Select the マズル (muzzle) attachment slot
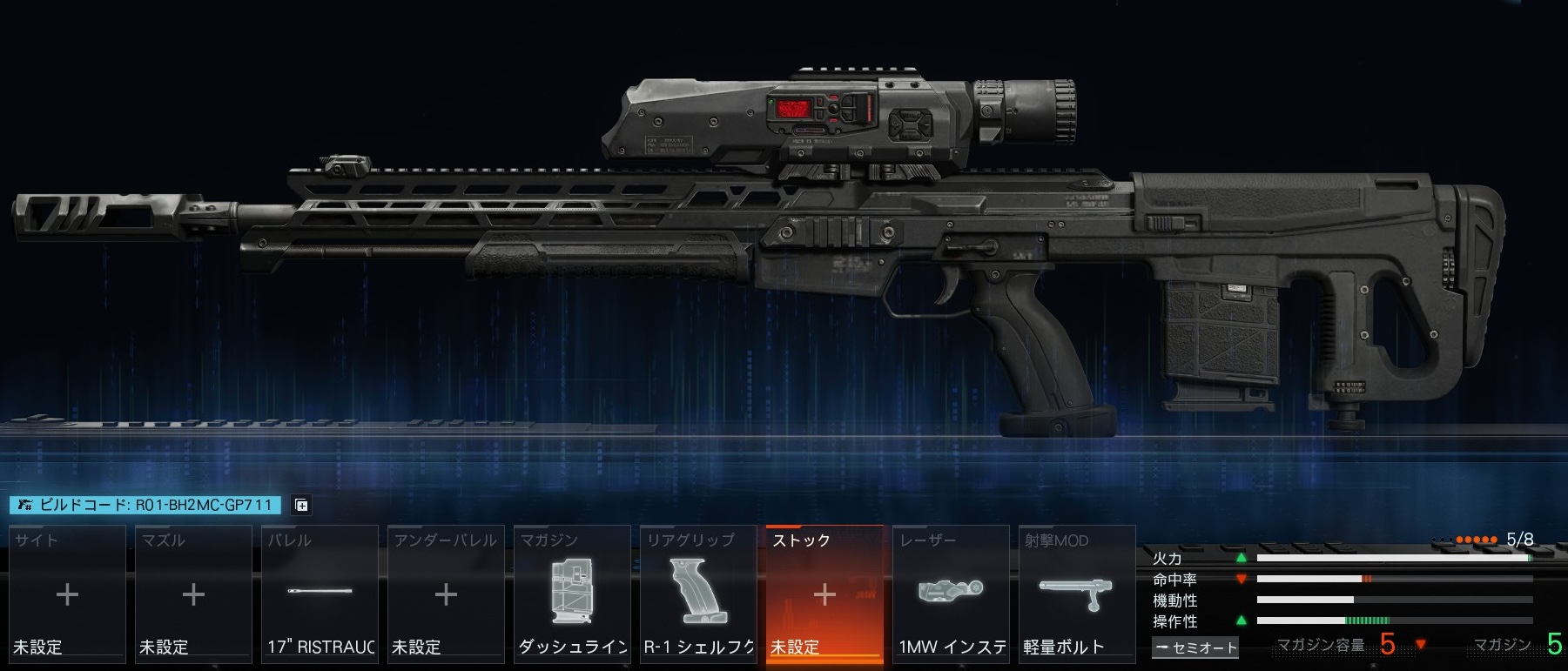1568x671 pixels. coord(193,594)
